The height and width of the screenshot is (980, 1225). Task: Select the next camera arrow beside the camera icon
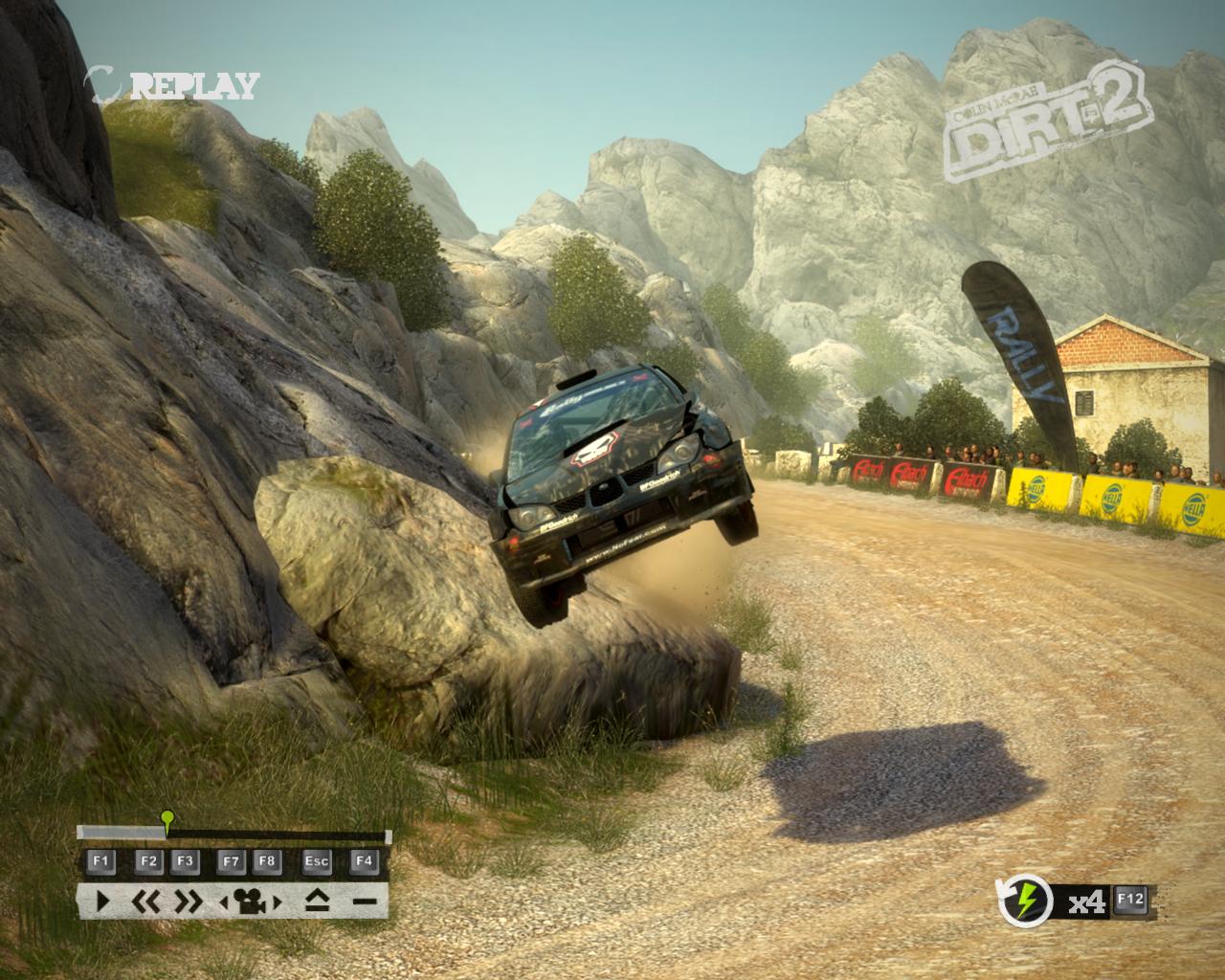278,901
